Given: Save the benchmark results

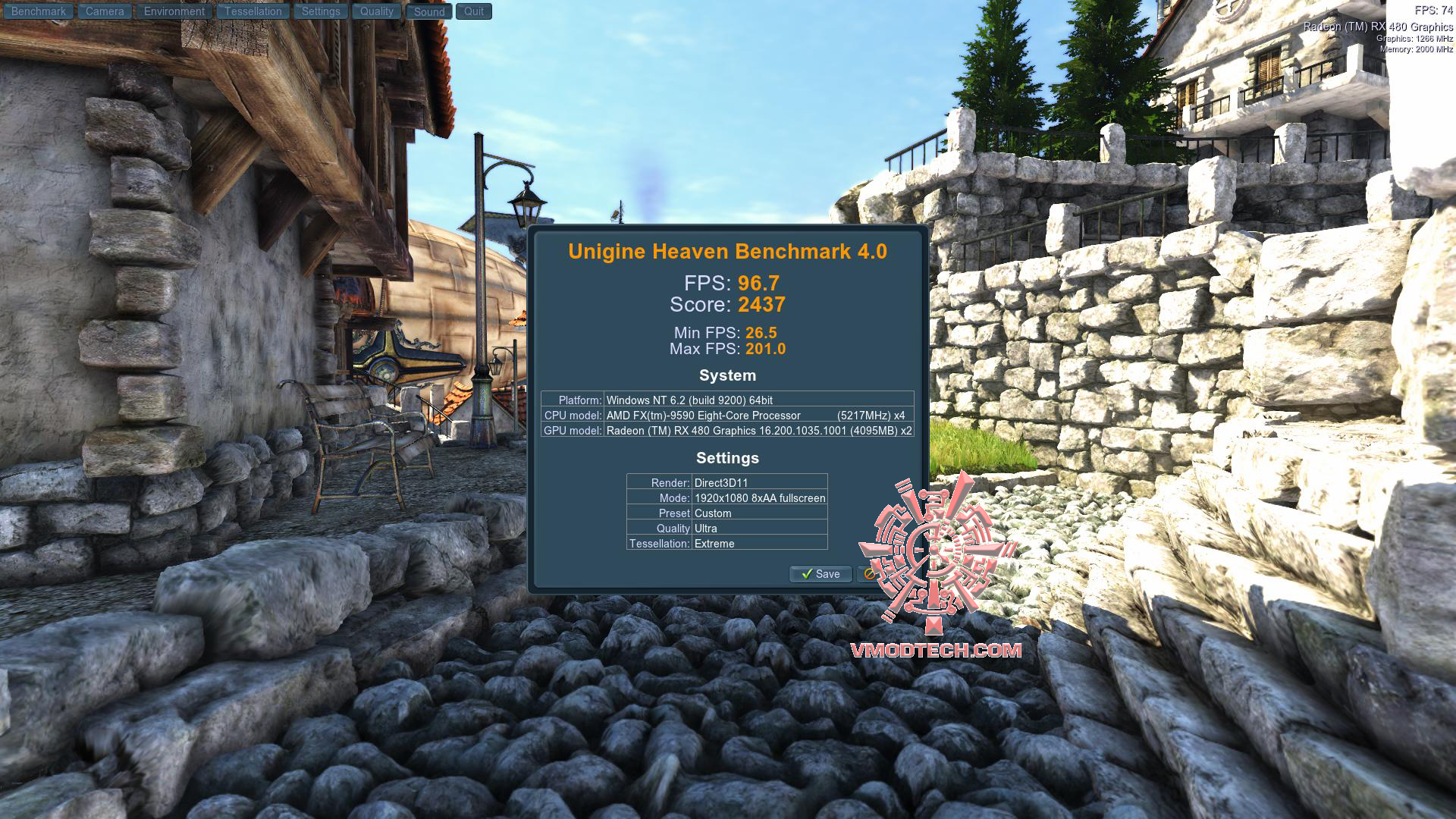Looking at the screenshot, I should tap(821, 574).
